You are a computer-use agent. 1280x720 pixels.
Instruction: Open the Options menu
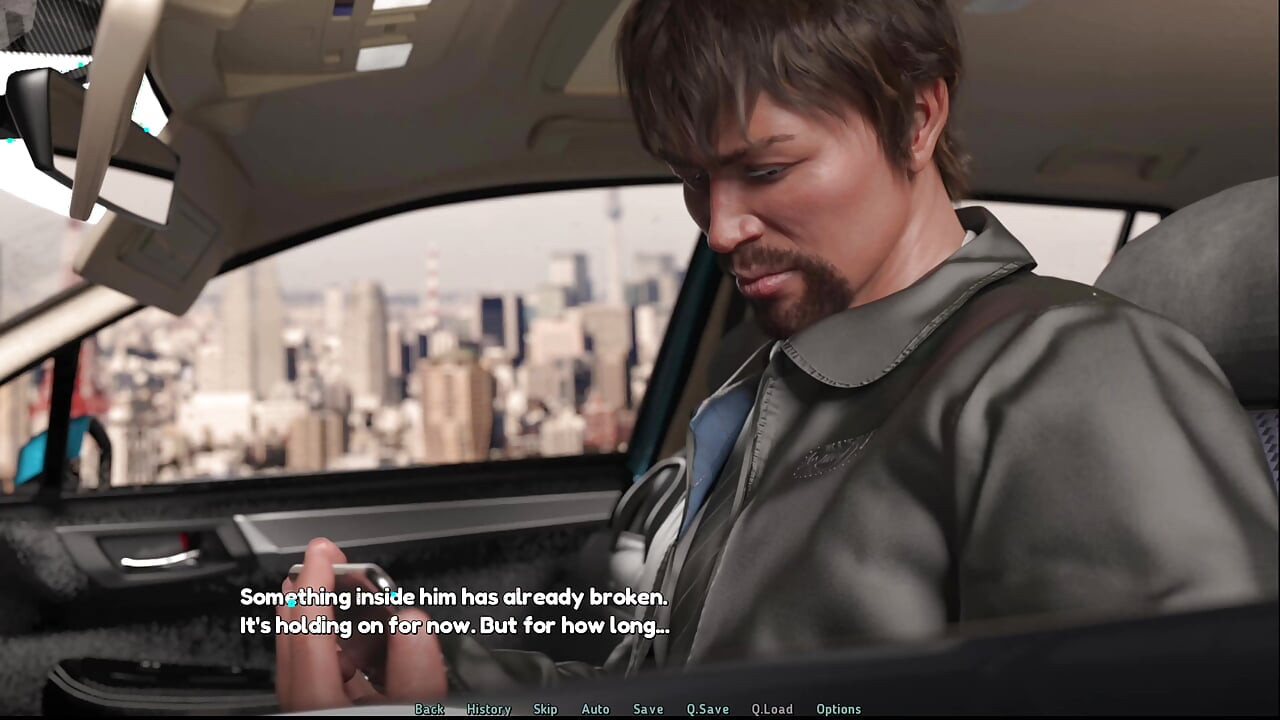(x=838, y=709)
